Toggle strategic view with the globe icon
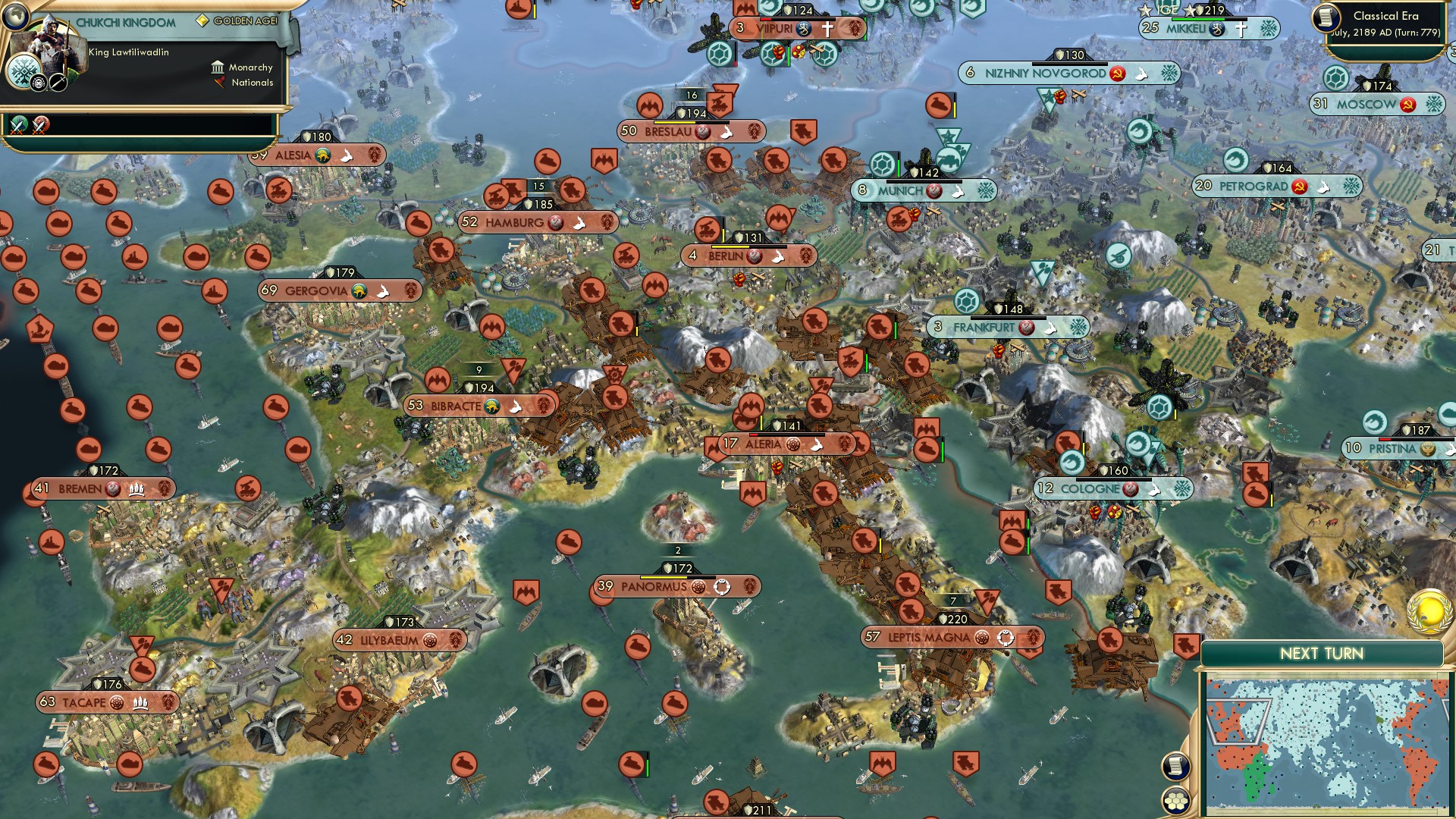Screen dimensions: 1456x819 point(17,18)
